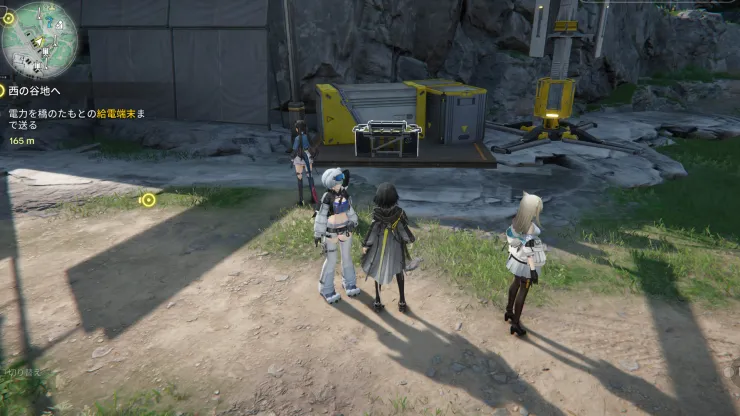This screenshot has height=416, width=740.
Task: Open the circular minimap
Action: tap(39, 39)
